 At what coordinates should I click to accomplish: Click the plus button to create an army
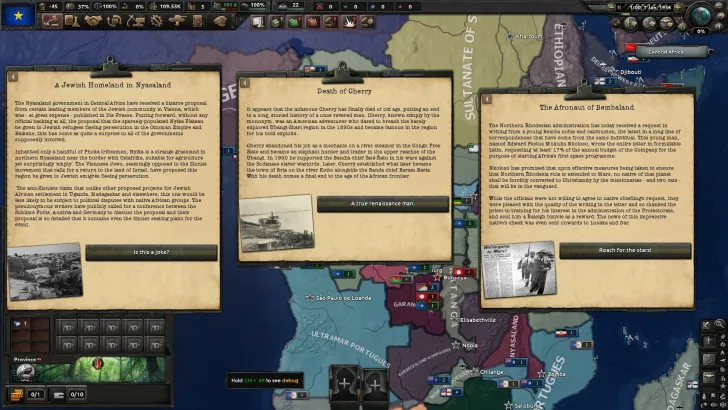tap(346, 384)
